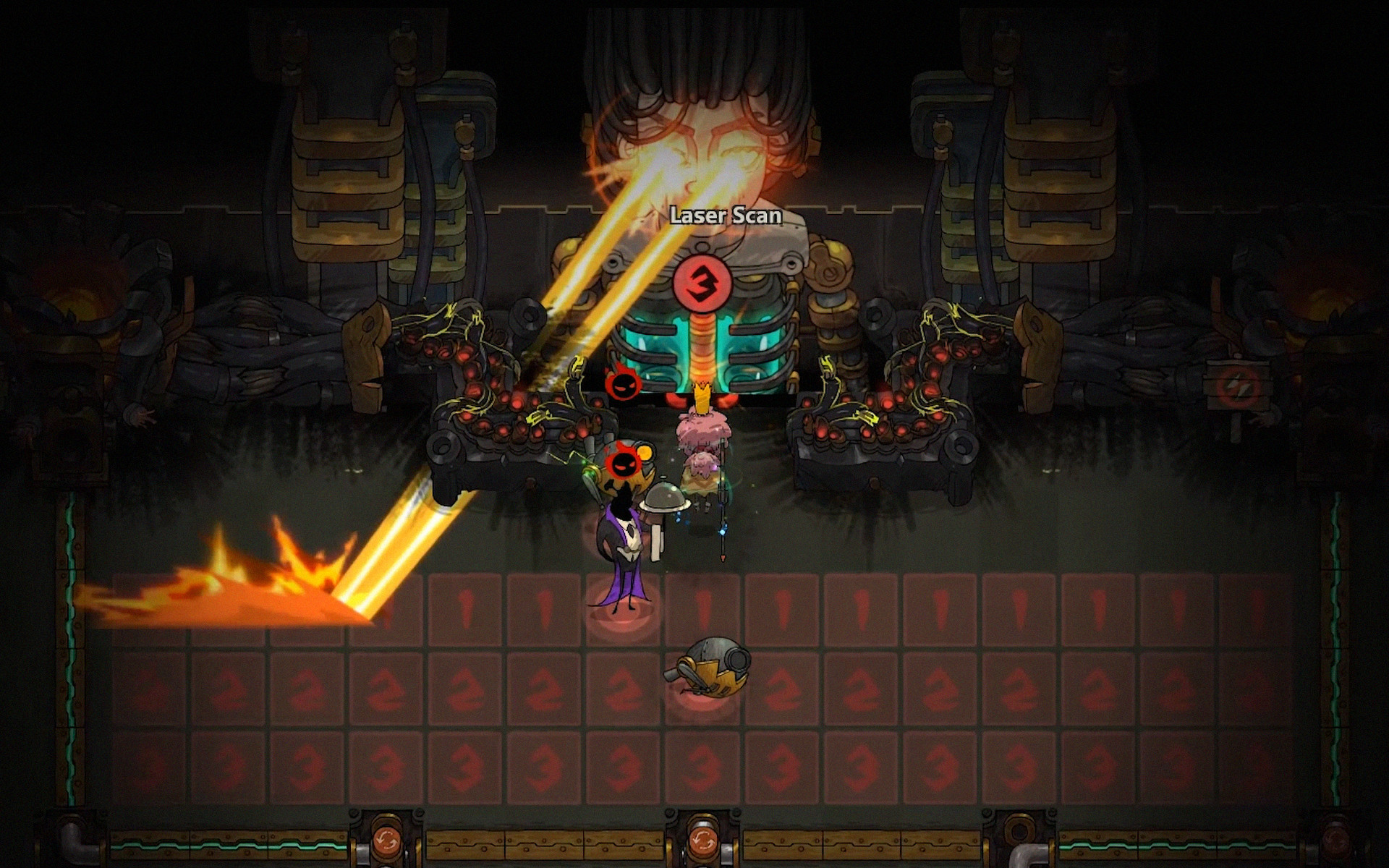Click the "Laser Scan" attack name text
Image resolution: width=1389 pixels, height=868 pixels.
click(x=726, y=215)
